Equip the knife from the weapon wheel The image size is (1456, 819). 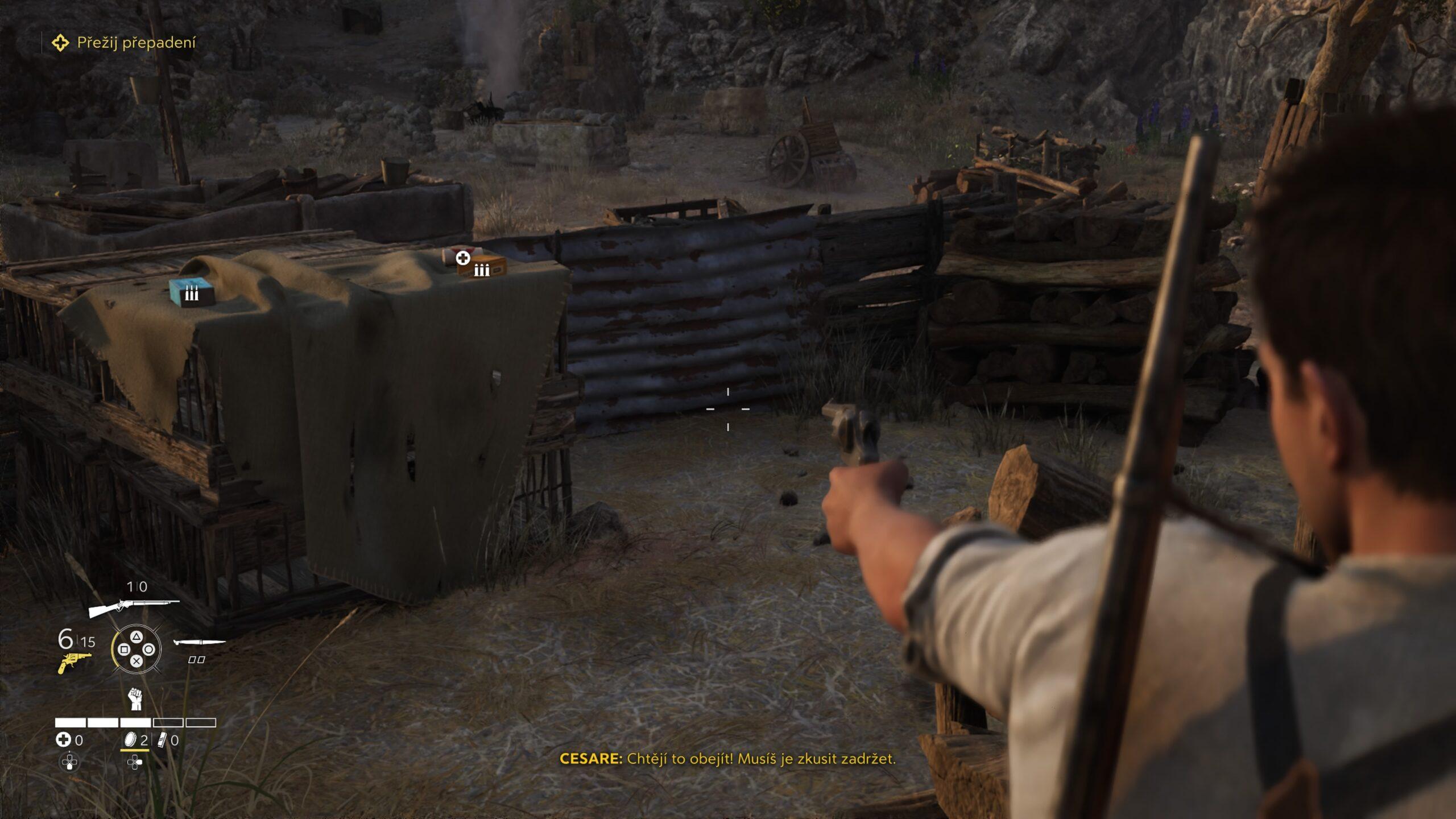(199, 643)
